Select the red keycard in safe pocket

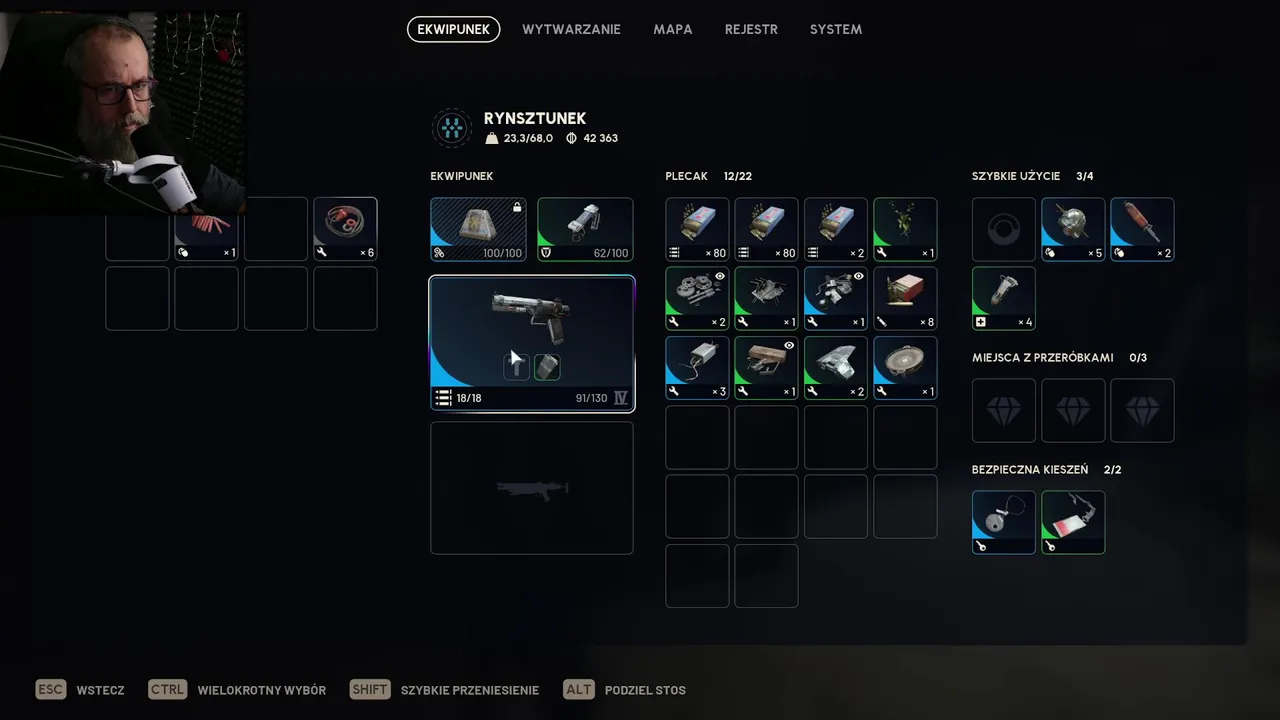(x=1073, y=521)
